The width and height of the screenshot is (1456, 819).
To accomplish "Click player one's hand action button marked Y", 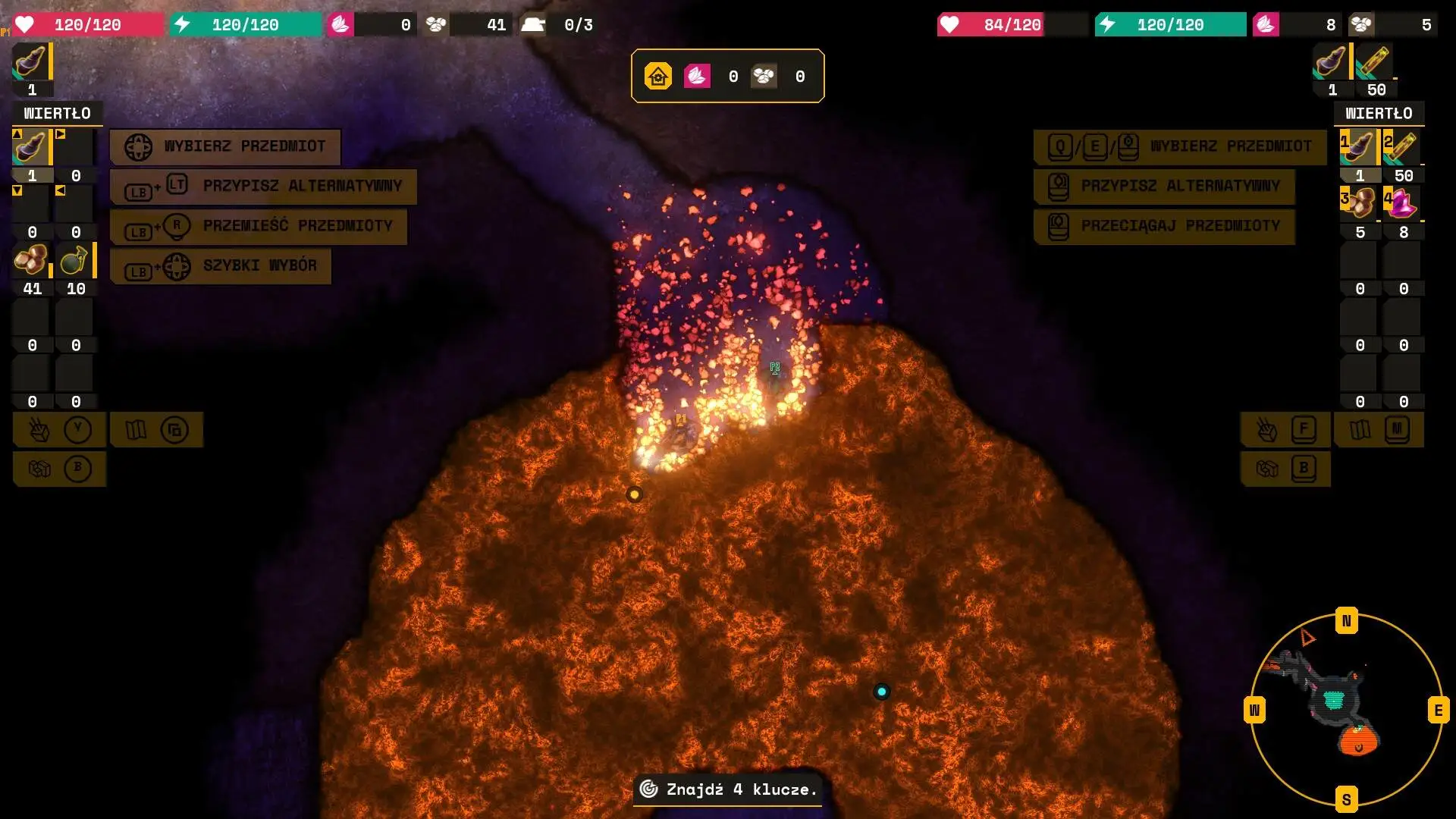I will pyautogui.click(x=59, y=430).
